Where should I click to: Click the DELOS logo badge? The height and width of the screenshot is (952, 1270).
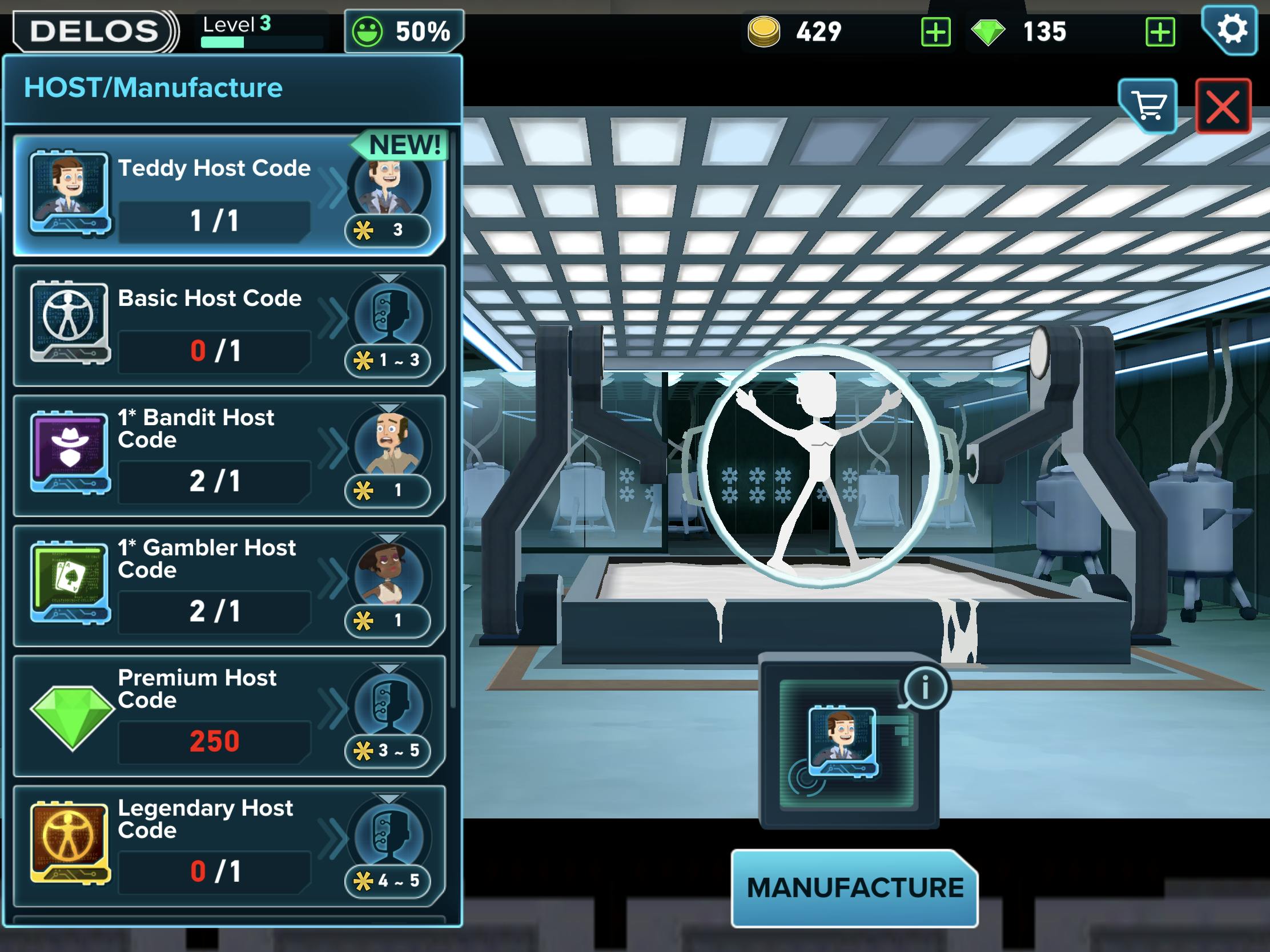tap(95, 31)
